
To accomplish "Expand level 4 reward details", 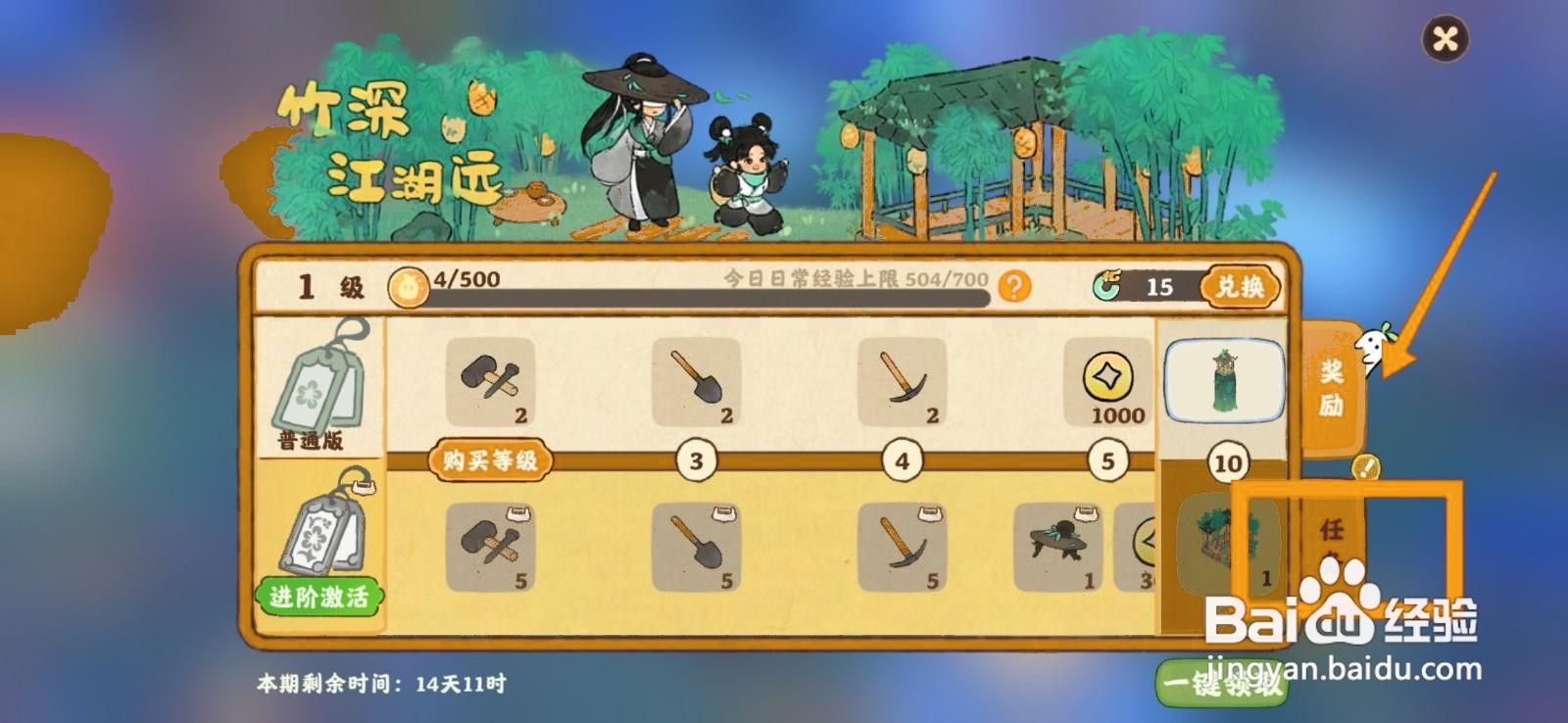I will coord(904,458).
